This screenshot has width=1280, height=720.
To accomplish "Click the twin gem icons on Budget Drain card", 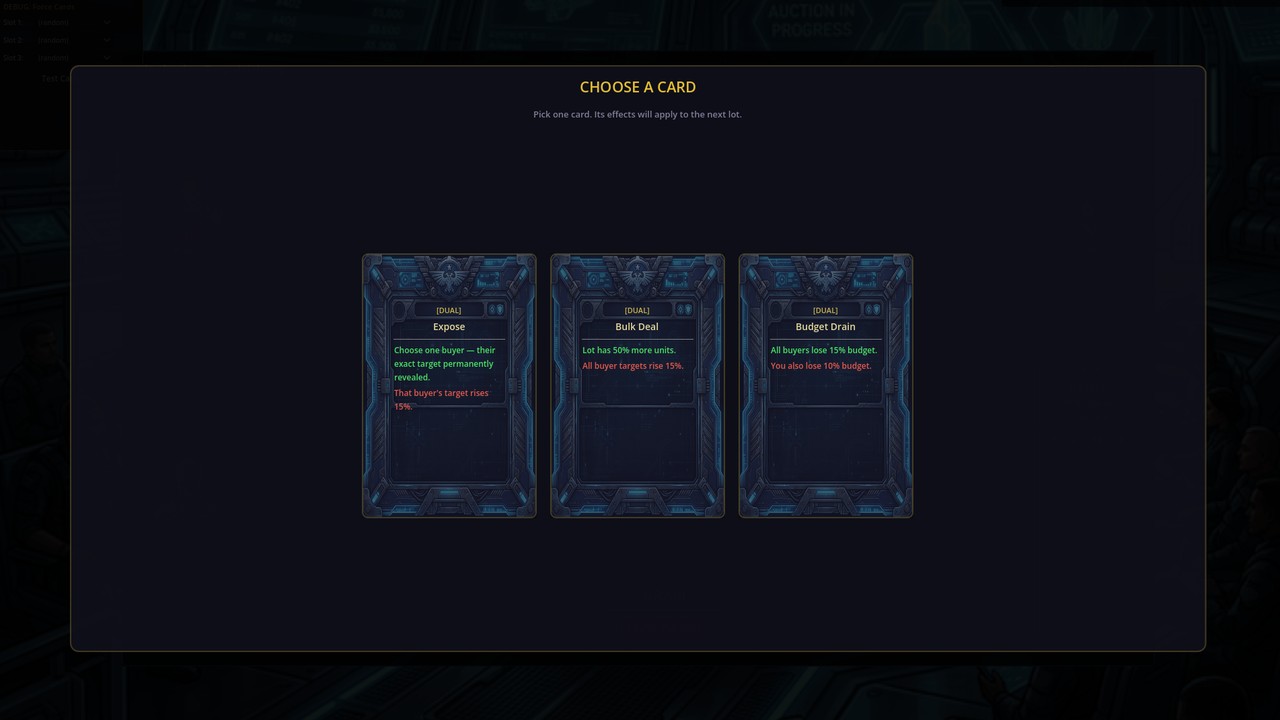I will (x=874, y=309).
